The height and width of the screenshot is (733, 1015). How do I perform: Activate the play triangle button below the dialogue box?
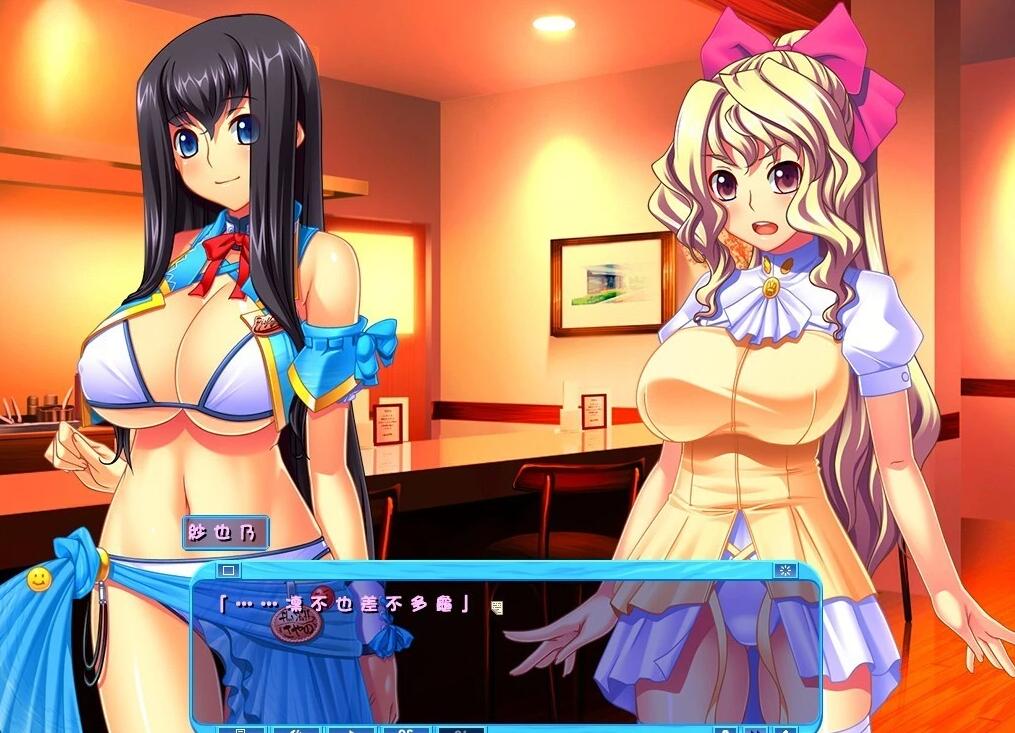click(351, 729)
